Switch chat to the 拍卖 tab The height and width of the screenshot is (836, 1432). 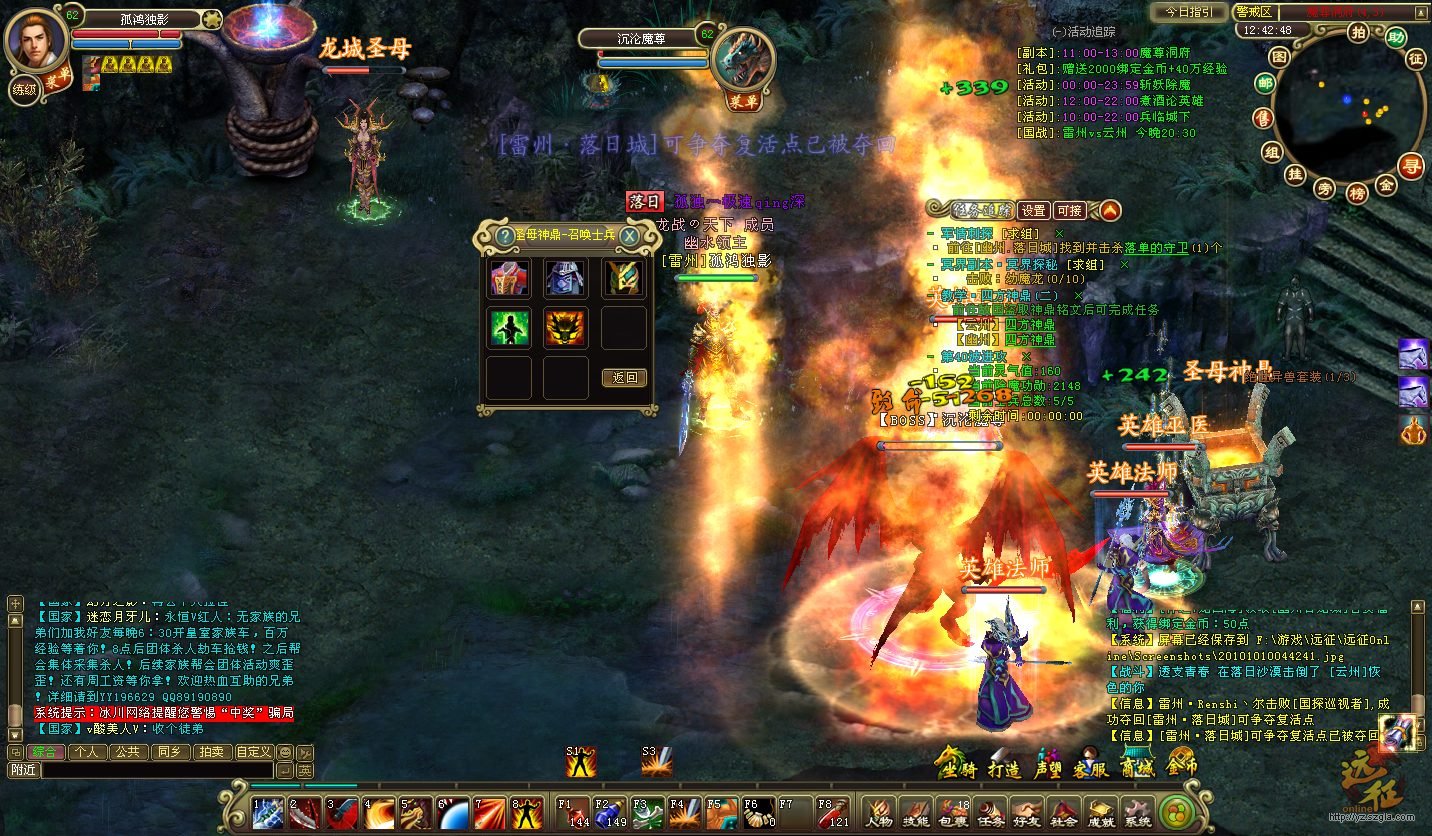[x=210, y=752]
